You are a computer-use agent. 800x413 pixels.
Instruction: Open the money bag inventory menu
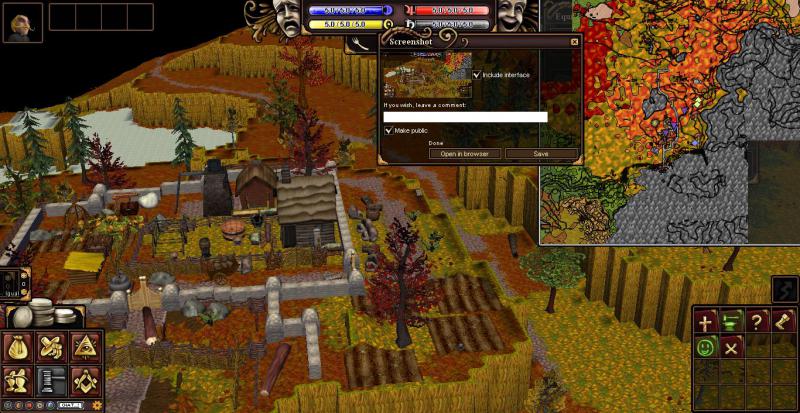(20, 347)
